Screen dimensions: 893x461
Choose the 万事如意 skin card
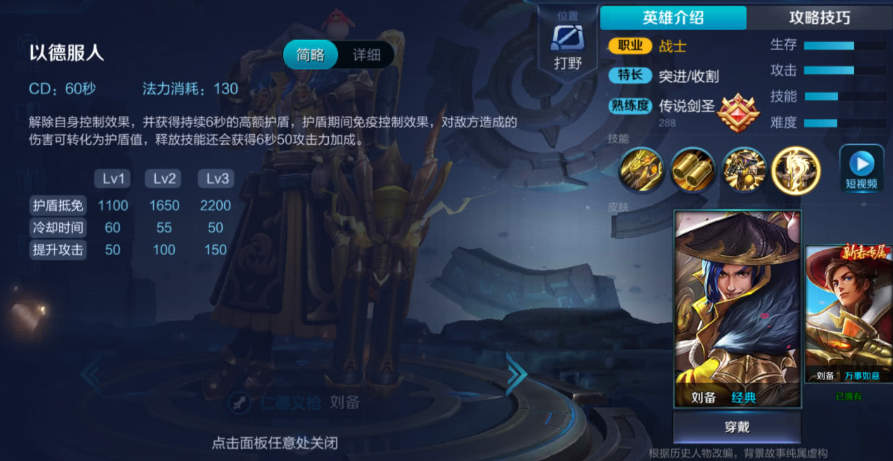click(x=849, y=315)
